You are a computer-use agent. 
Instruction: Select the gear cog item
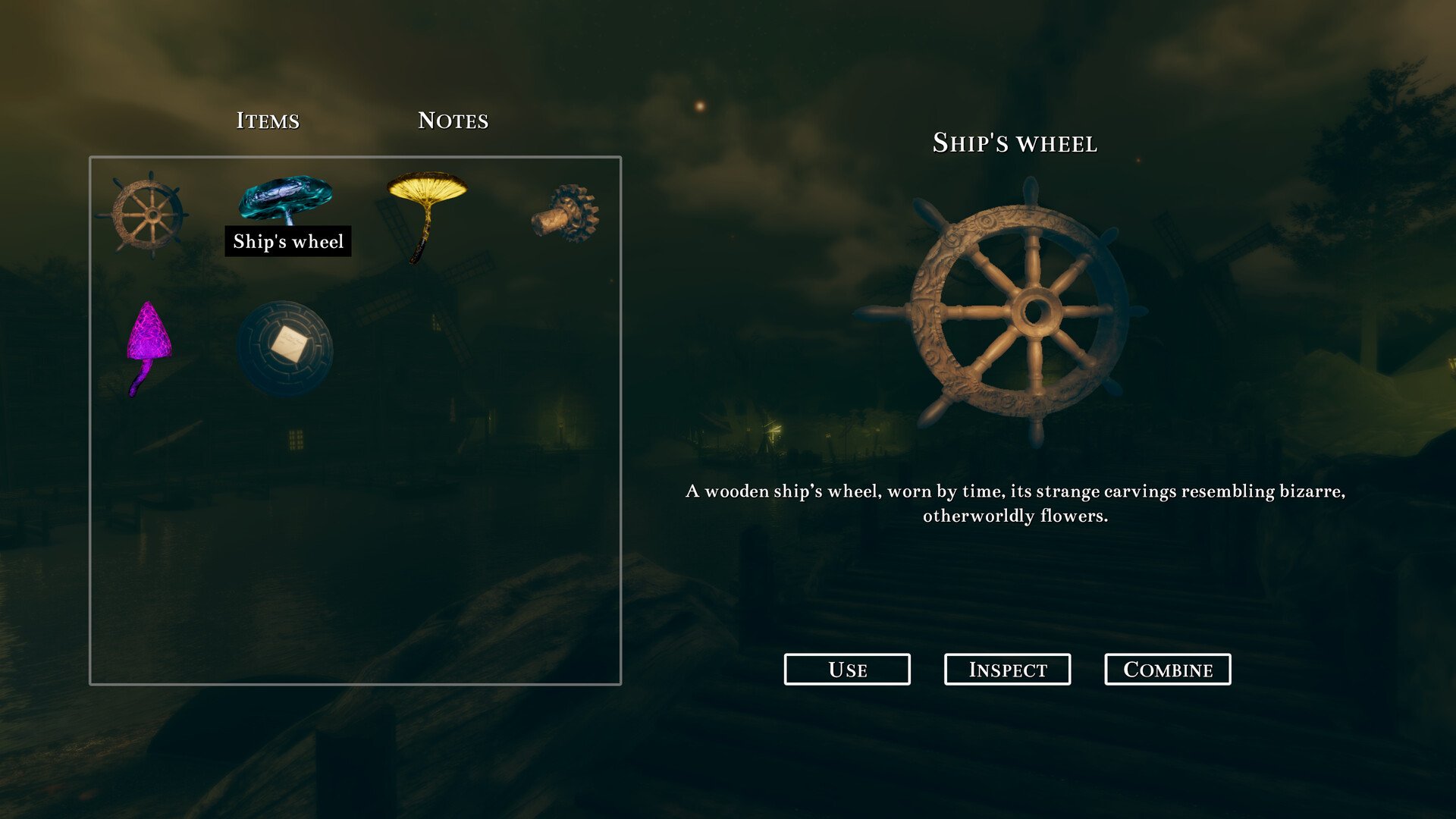click(566, 213)
